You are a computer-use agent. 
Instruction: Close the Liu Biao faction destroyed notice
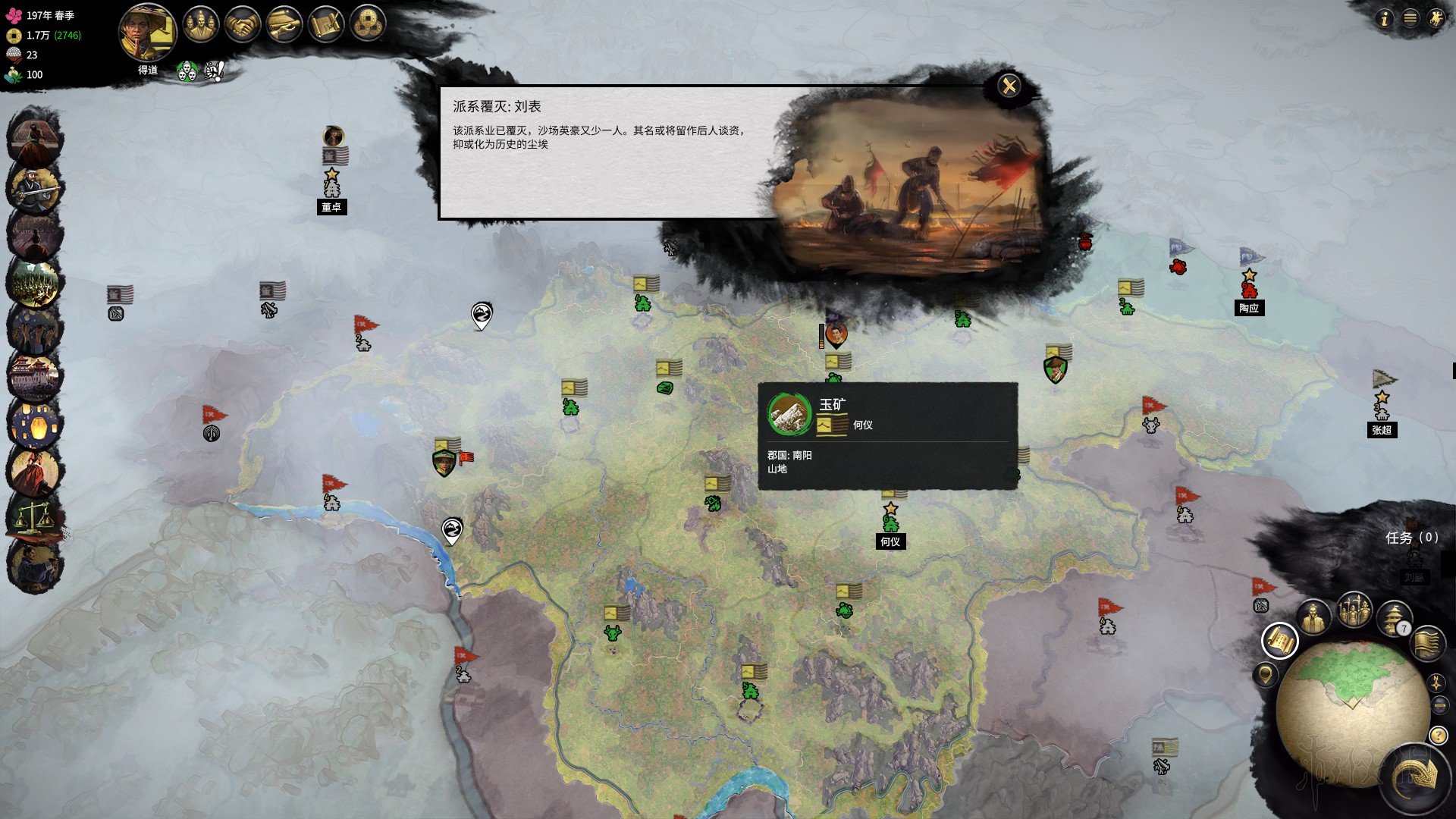[1009, 86]
